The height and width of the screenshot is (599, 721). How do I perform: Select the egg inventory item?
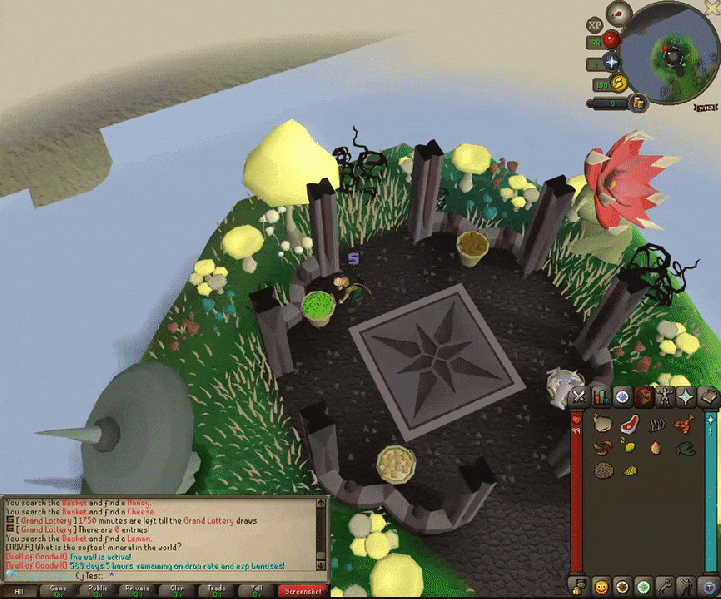point(655,447)
